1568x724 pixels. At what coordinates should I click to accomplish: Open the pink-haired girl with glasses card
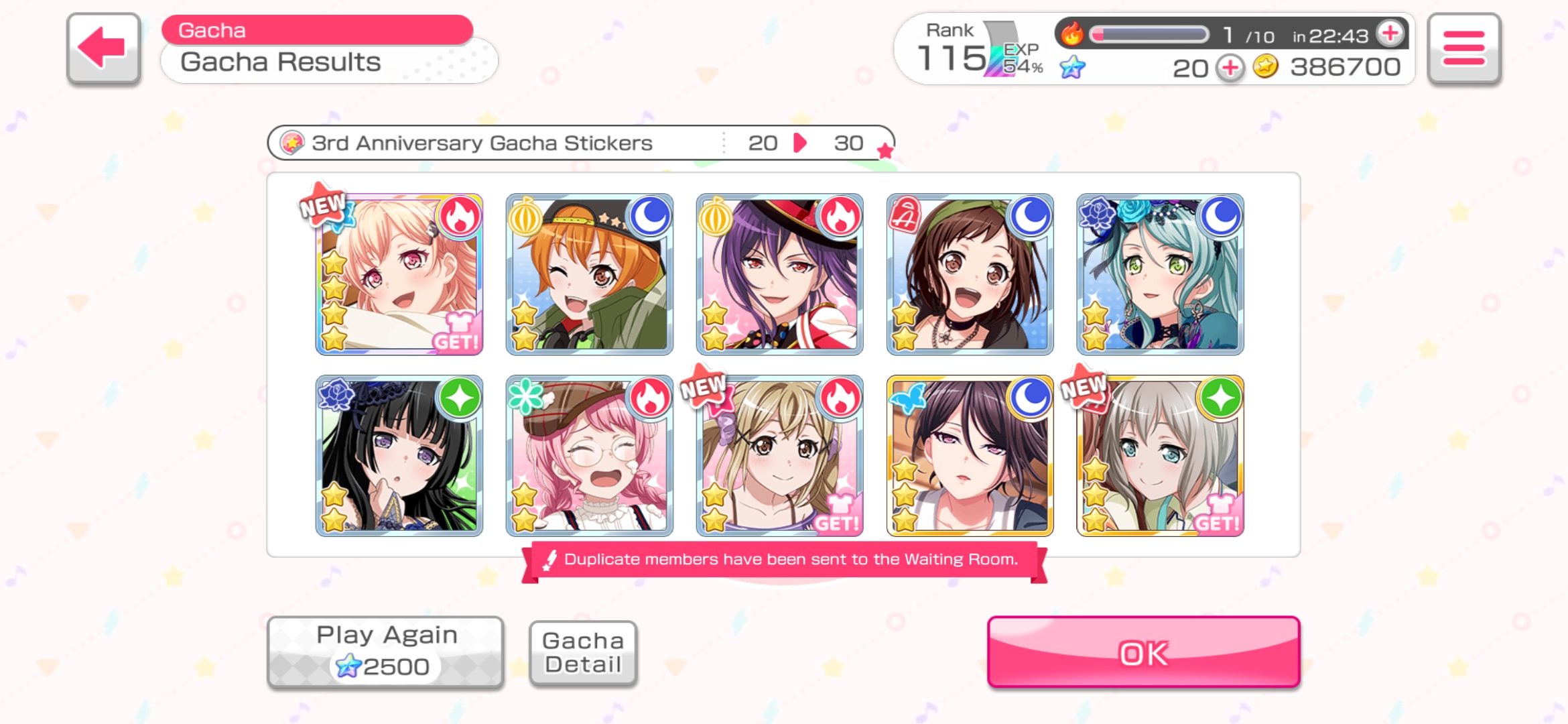point(590,456)
